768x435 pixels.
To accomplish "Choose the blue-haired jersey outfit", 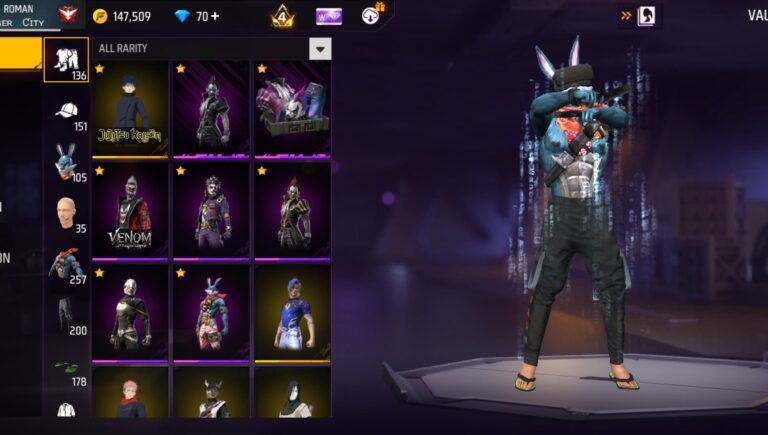I will (291, 312).
